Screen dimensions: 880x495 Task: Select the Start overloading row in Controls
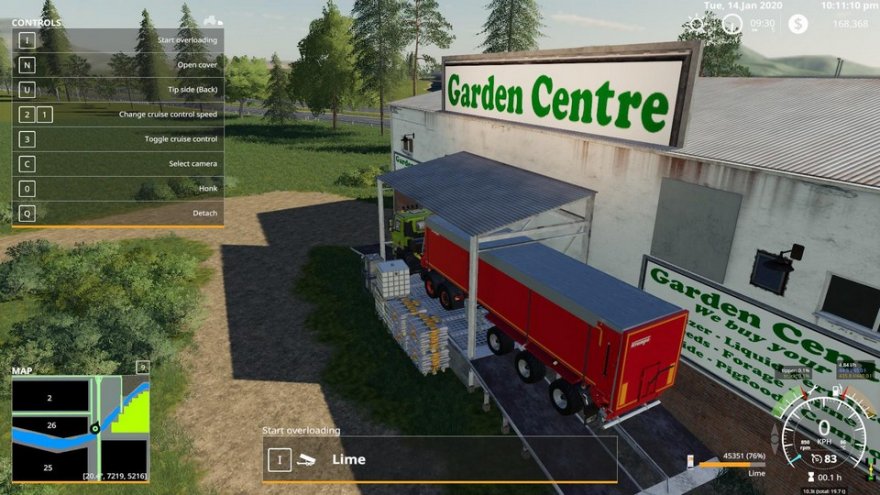(x=118, y=40)
